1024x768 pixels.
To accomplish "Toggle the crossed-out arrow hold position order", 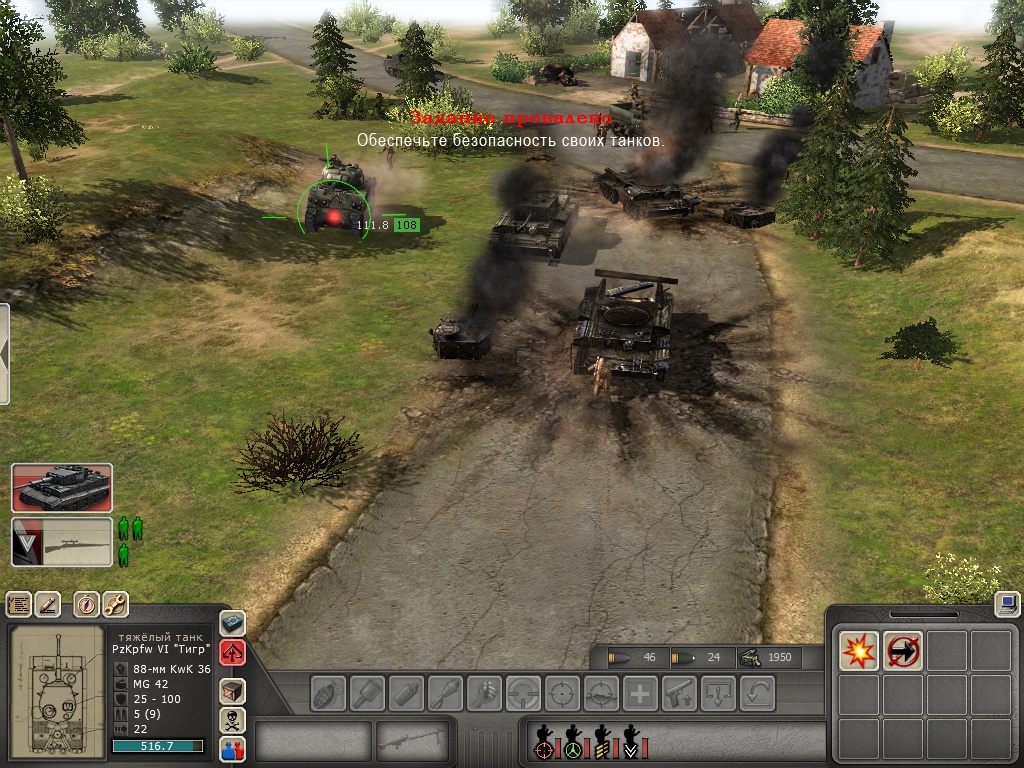I will pyautogui.click(x=903, y=651).
